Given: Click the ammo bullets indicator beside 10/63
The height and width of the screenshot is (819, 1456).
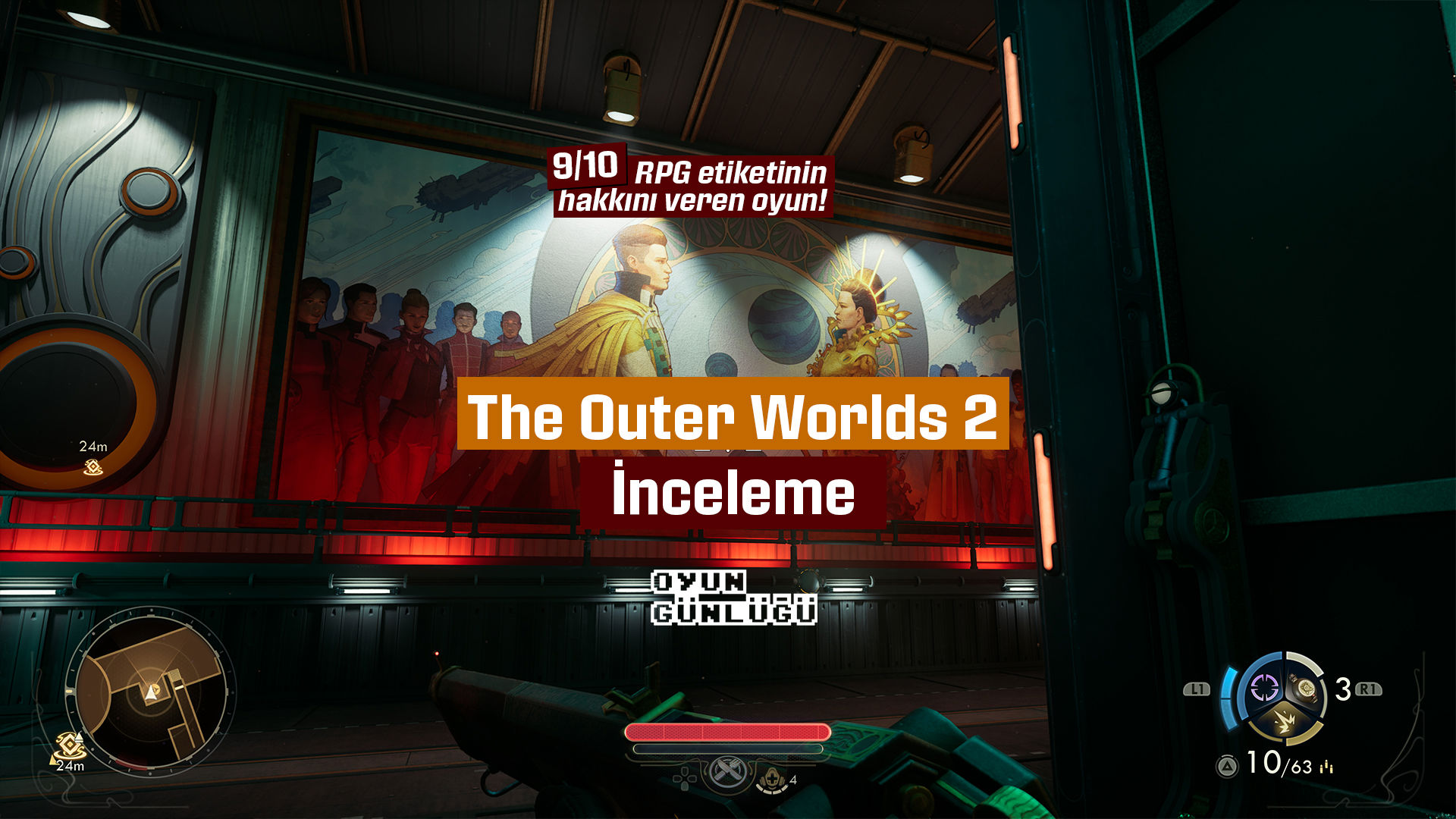Looking at the screenshot, I should [1326, 767].
